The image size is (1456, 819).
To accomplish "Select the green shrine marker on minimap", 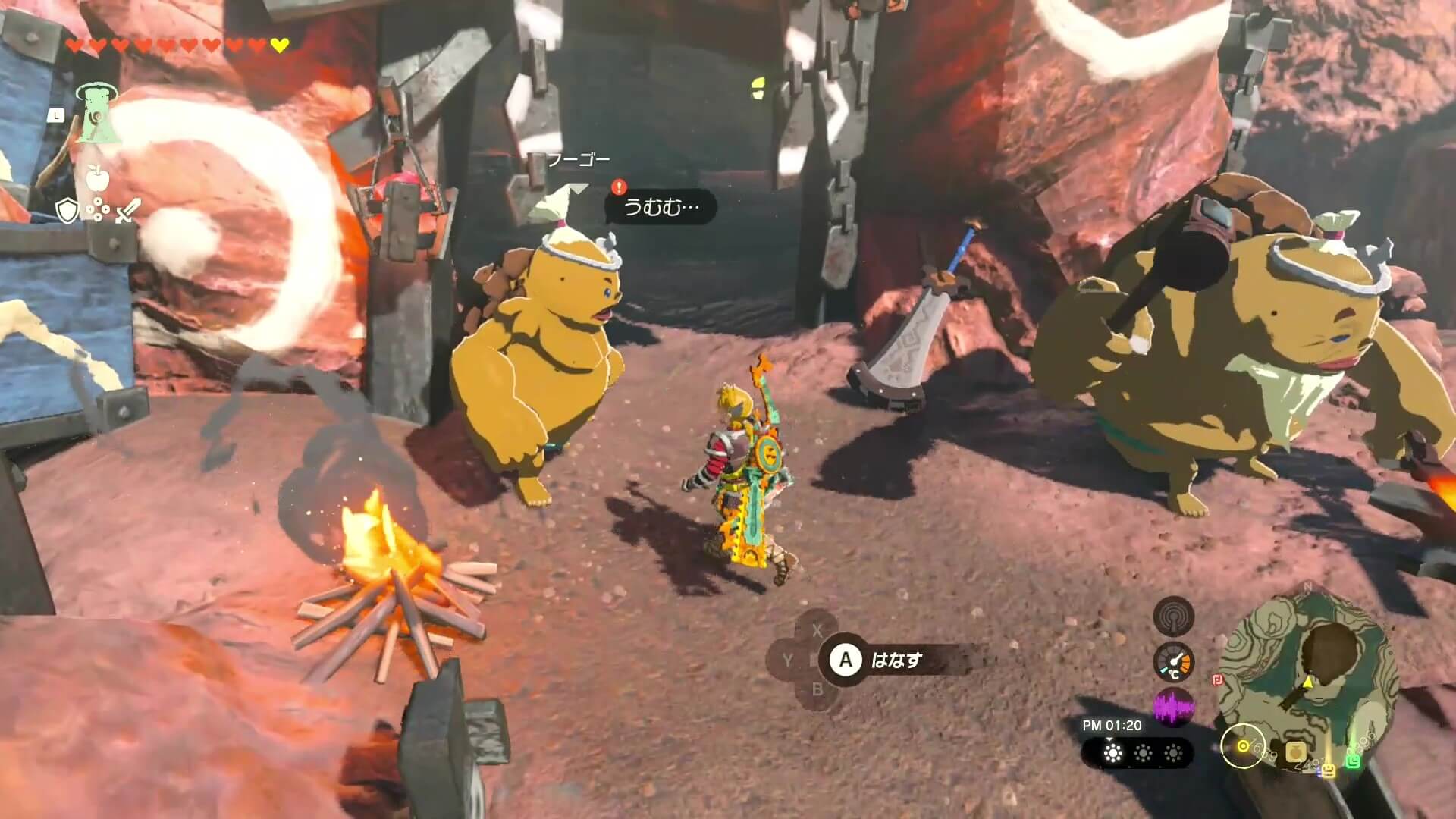I will coord(1353,761).
